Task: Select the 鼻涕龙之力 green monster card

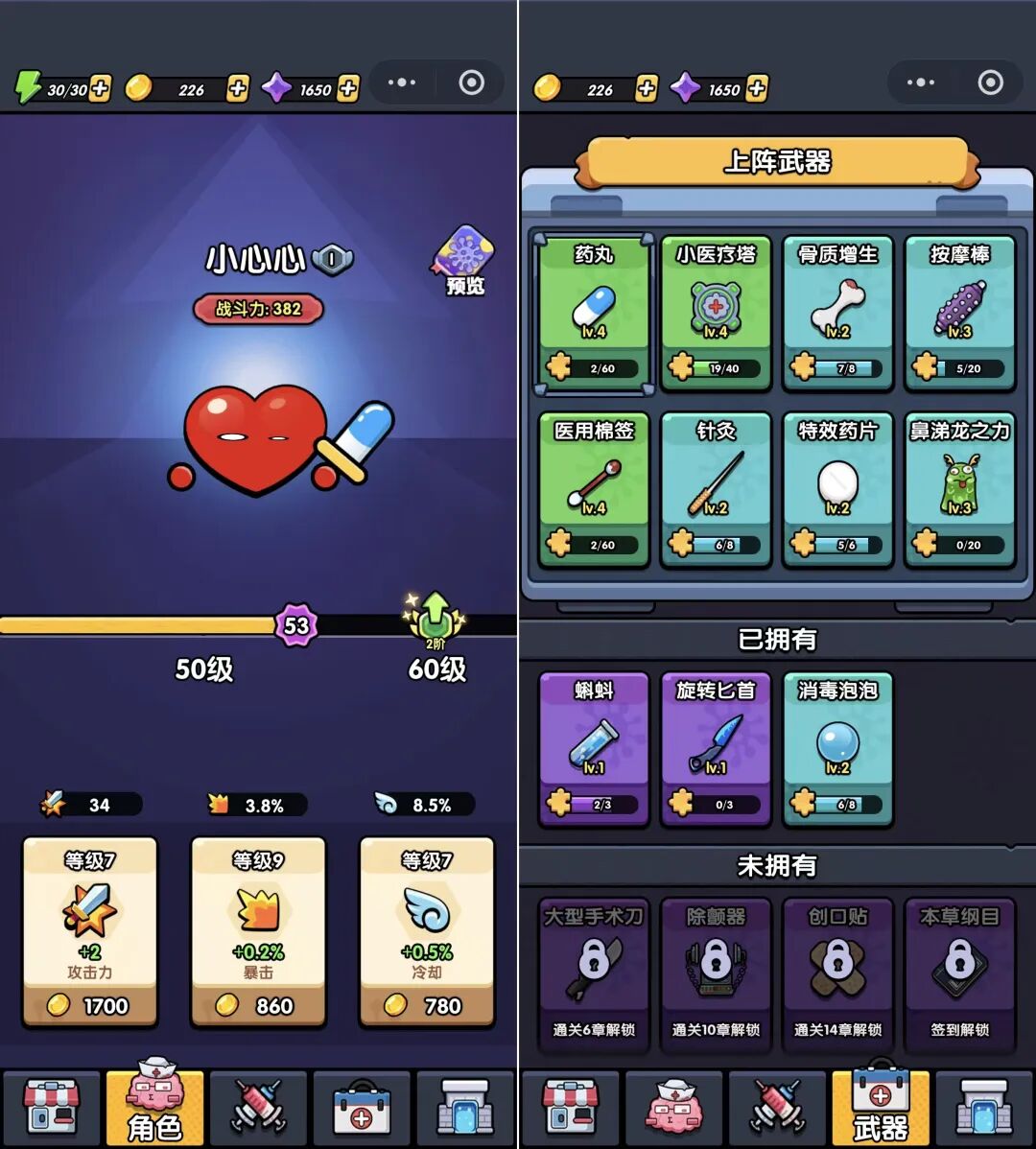Action: tap(959, 490)
